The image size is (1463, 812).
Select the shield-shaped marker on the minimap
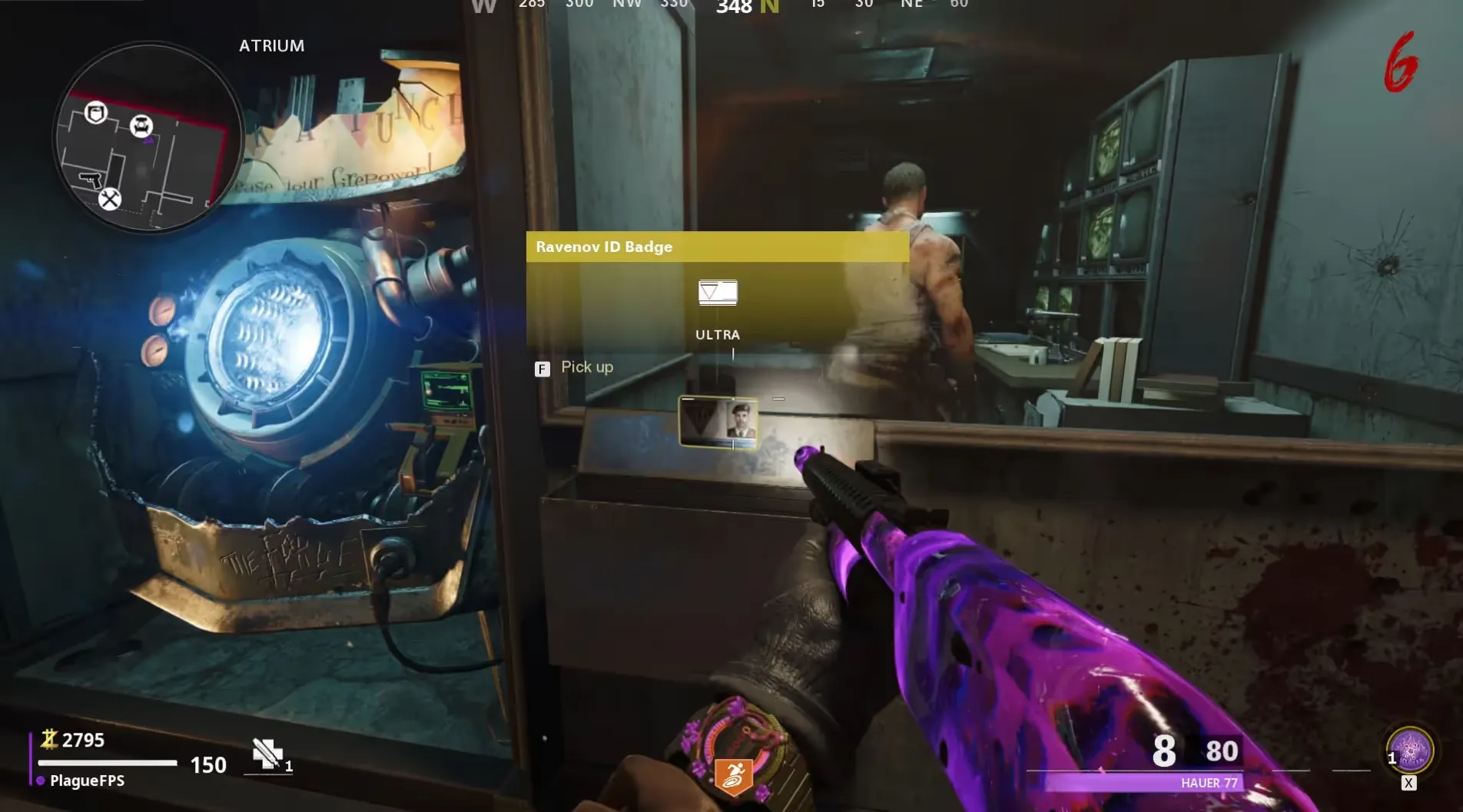click(x=96, y=114)
